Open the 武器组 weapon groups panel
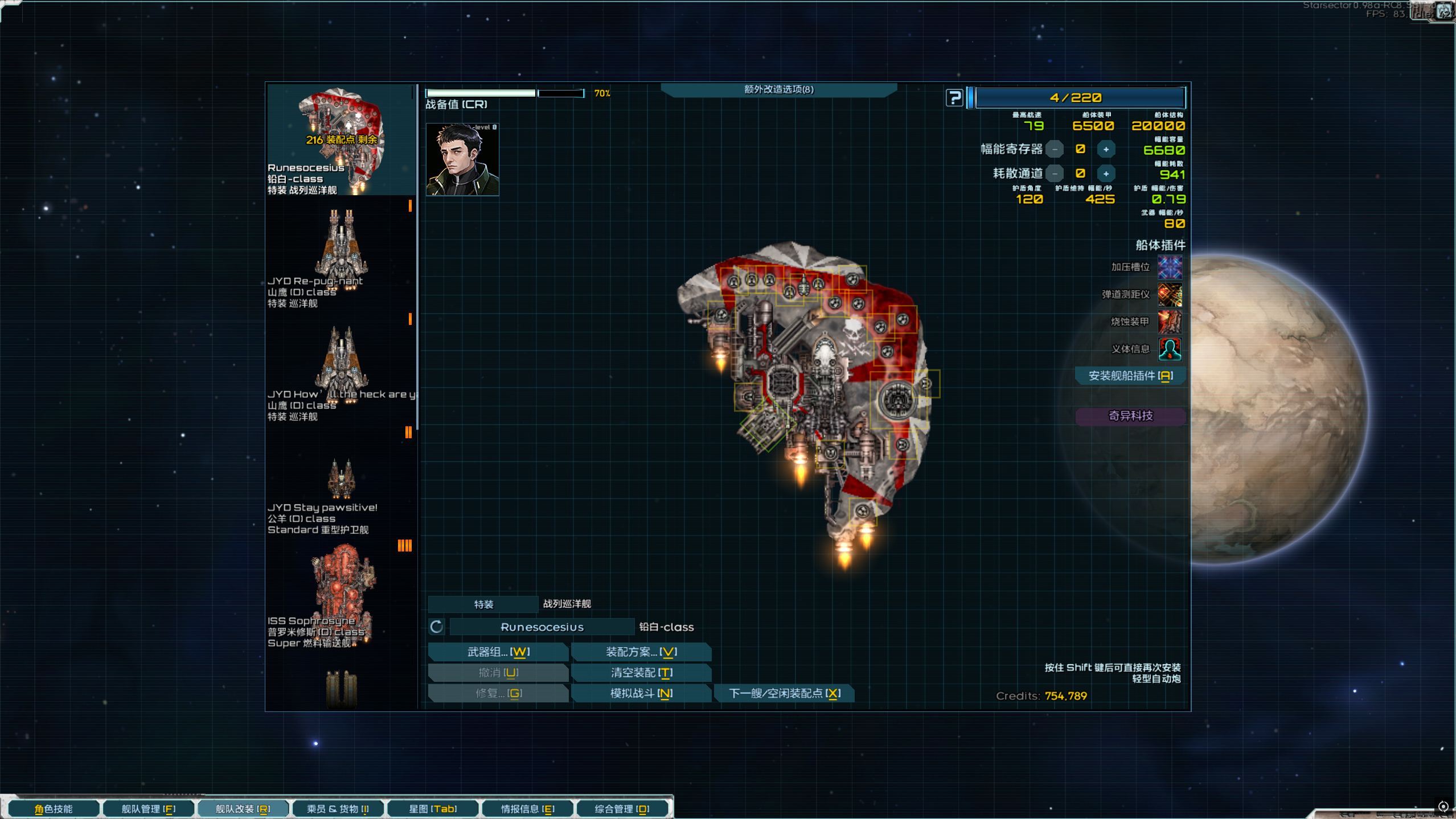 (x=498, y=652)
